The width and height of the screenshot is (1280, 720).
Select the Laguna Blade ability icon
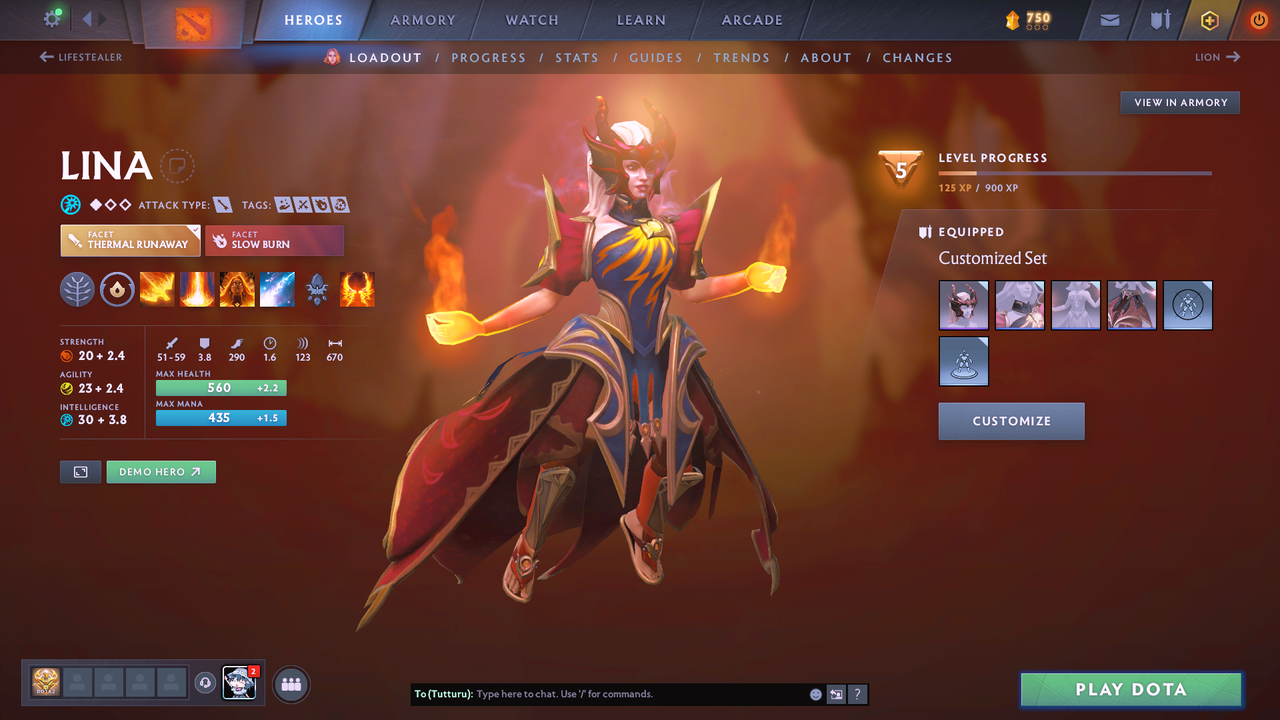point(277,289)
